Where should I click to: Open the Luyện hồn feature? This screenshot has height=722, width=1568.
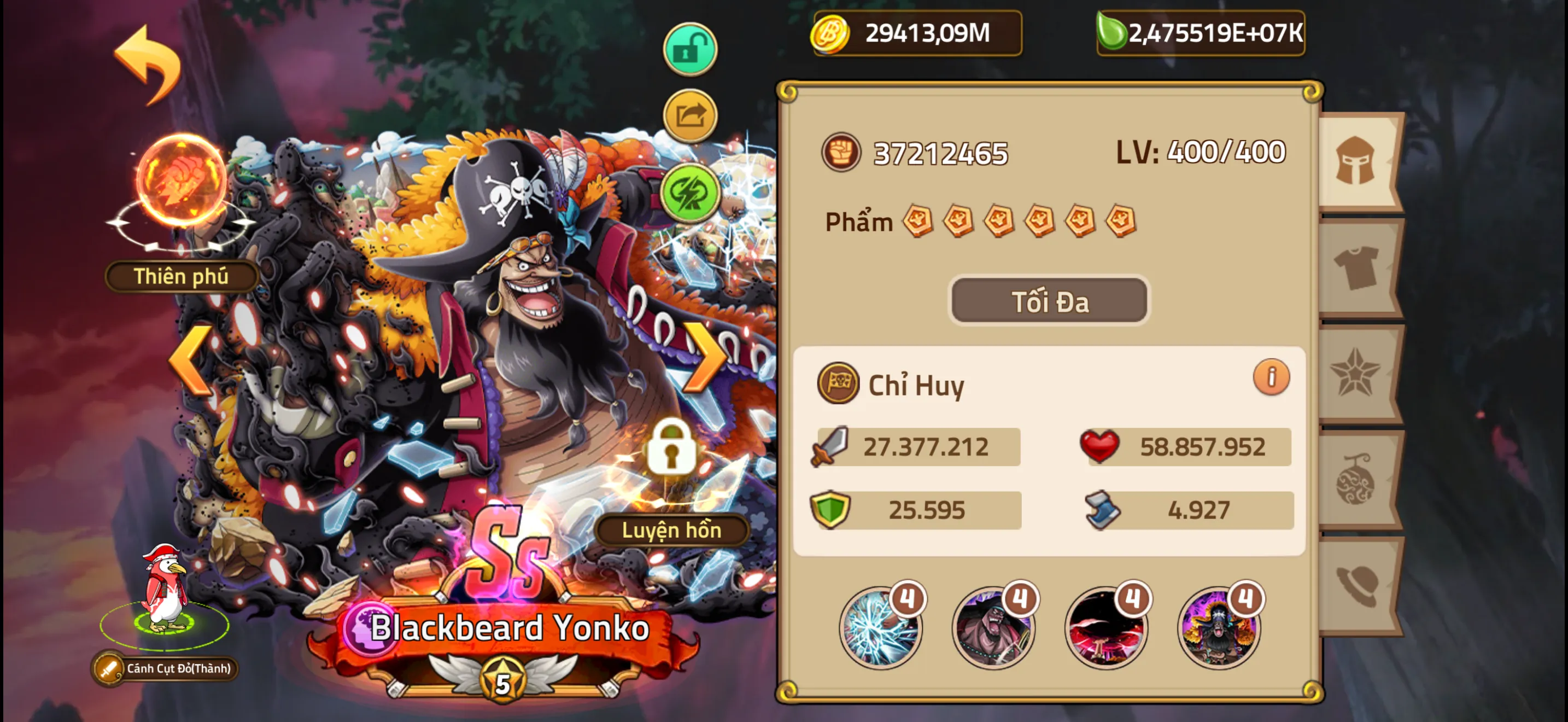coord(671,529)
